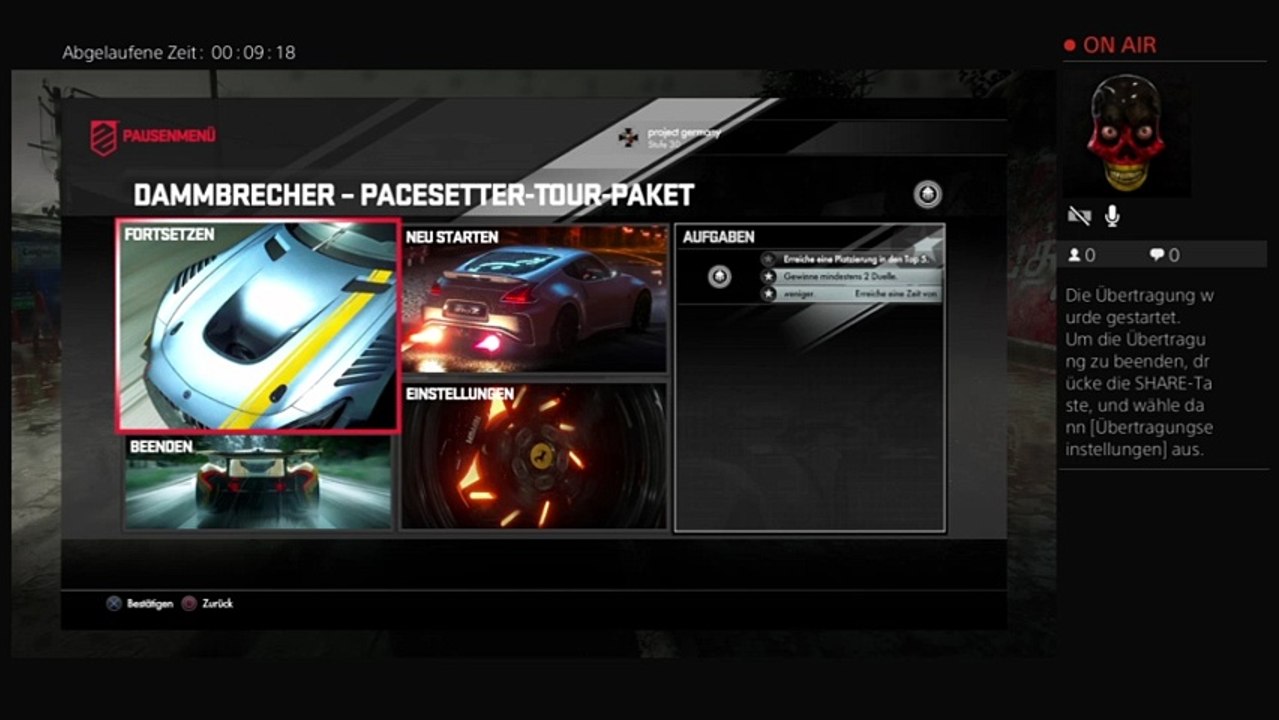Click the microphone icon in broadcast sidebar
Screen dimensions: 1279x720
click(1112, 216)
